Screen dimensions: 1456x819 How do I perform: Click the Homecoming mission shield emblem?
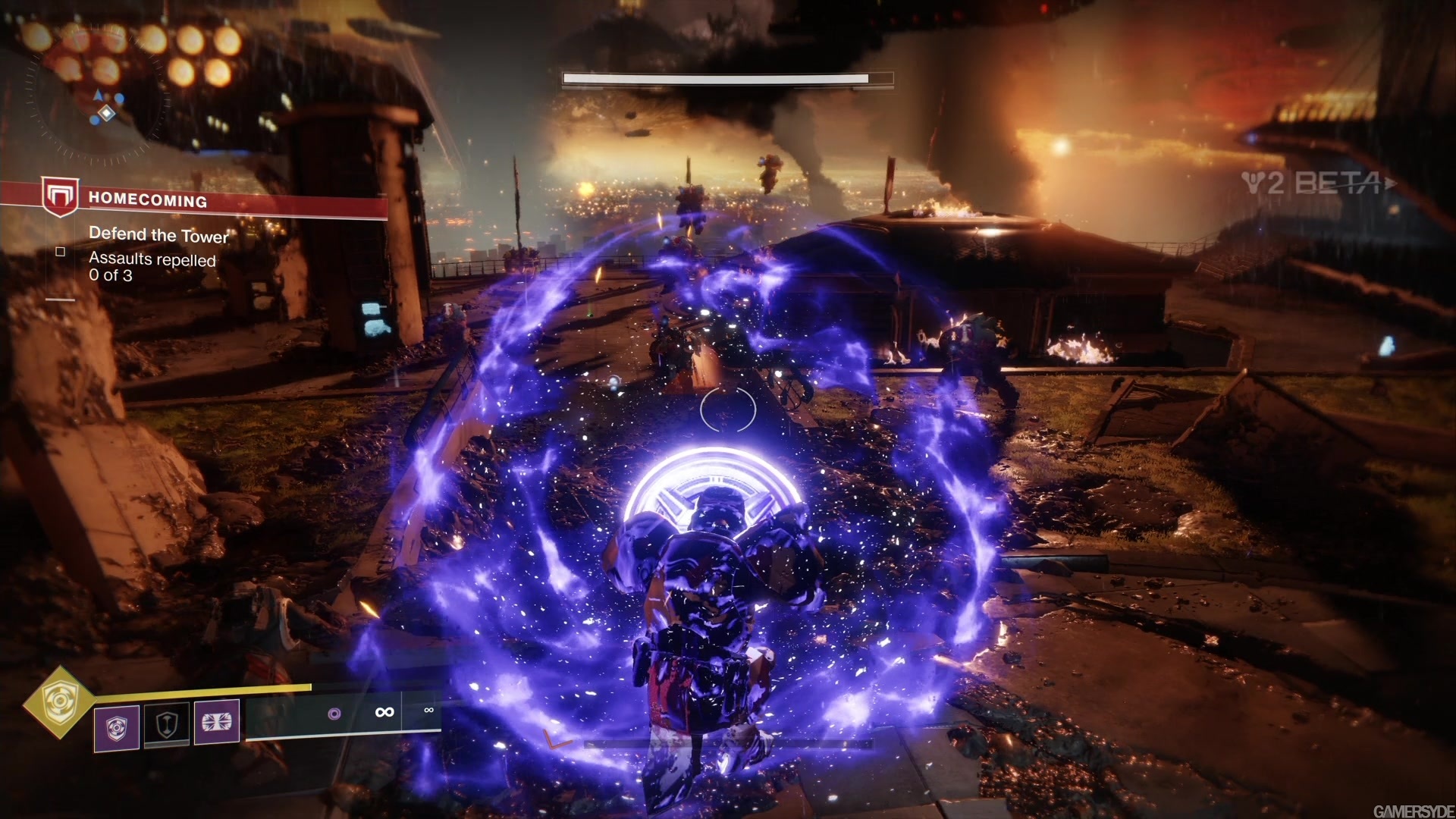pyautogui.click(x=59, y=197)
